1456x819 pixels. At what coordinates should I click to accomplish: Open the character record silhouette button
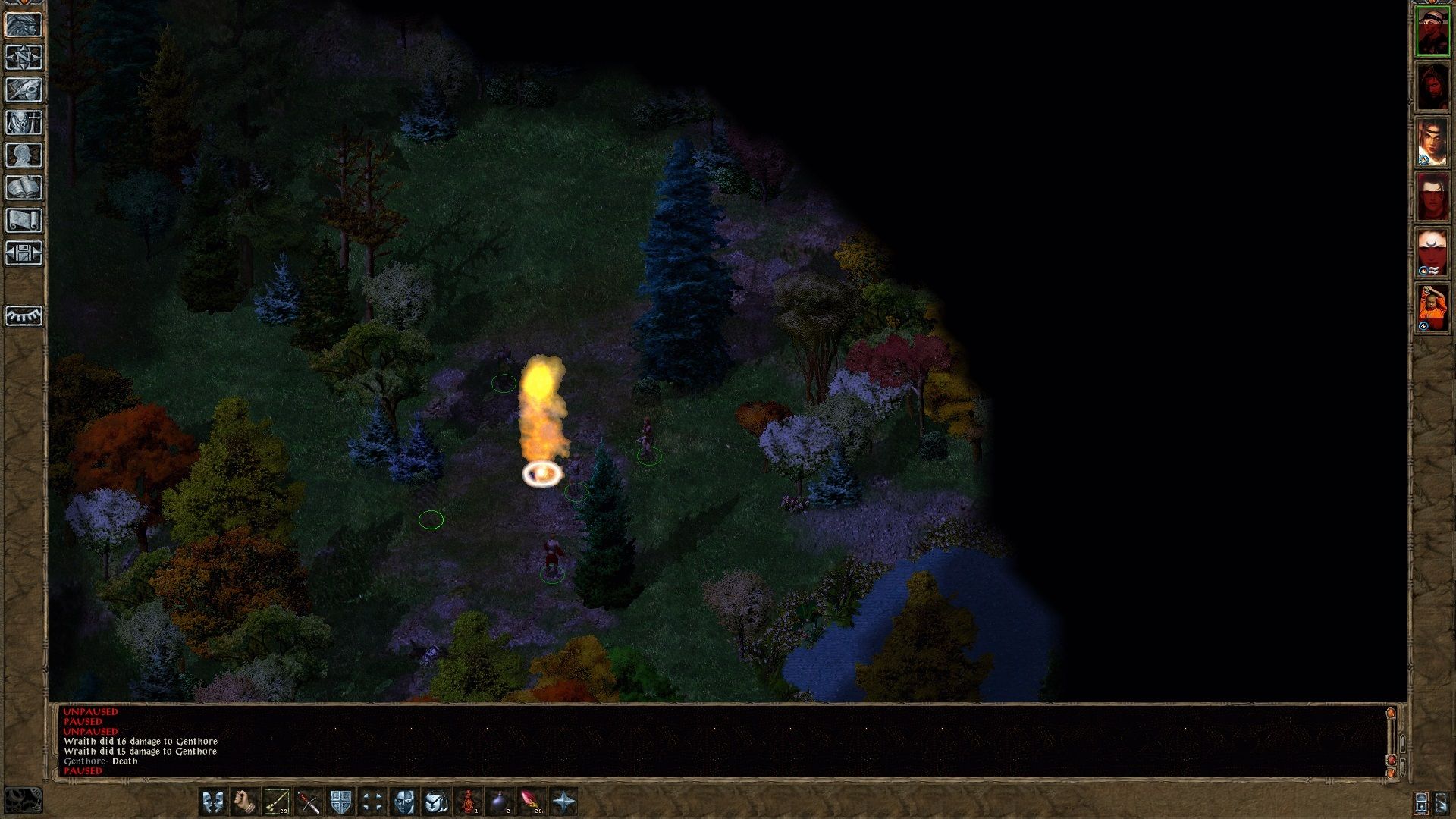pos(24,155)
